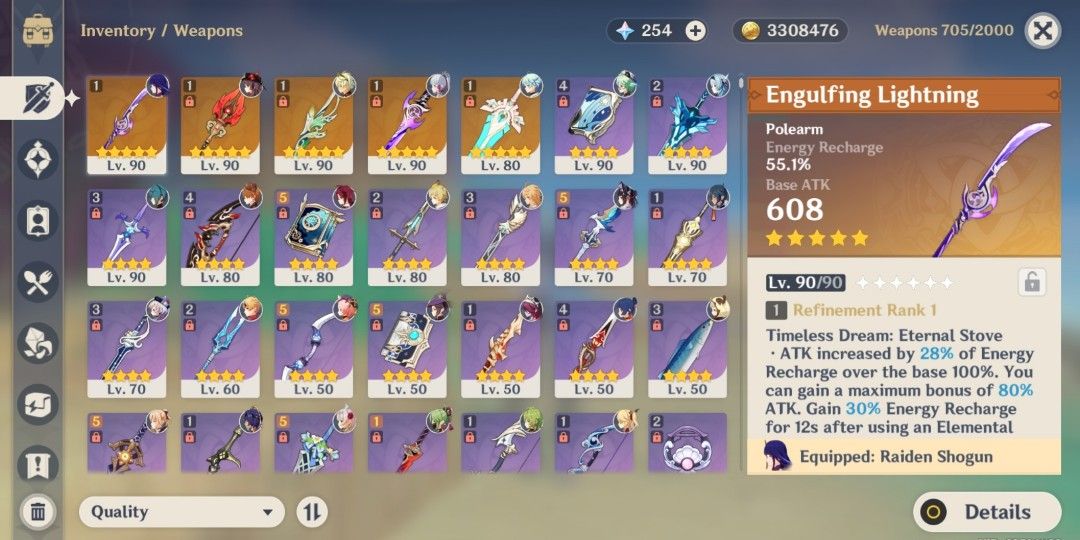This screenshot has height=540, width=1080.
Task: Close the inventory with the X button
Action: [x=1043, y=31]
